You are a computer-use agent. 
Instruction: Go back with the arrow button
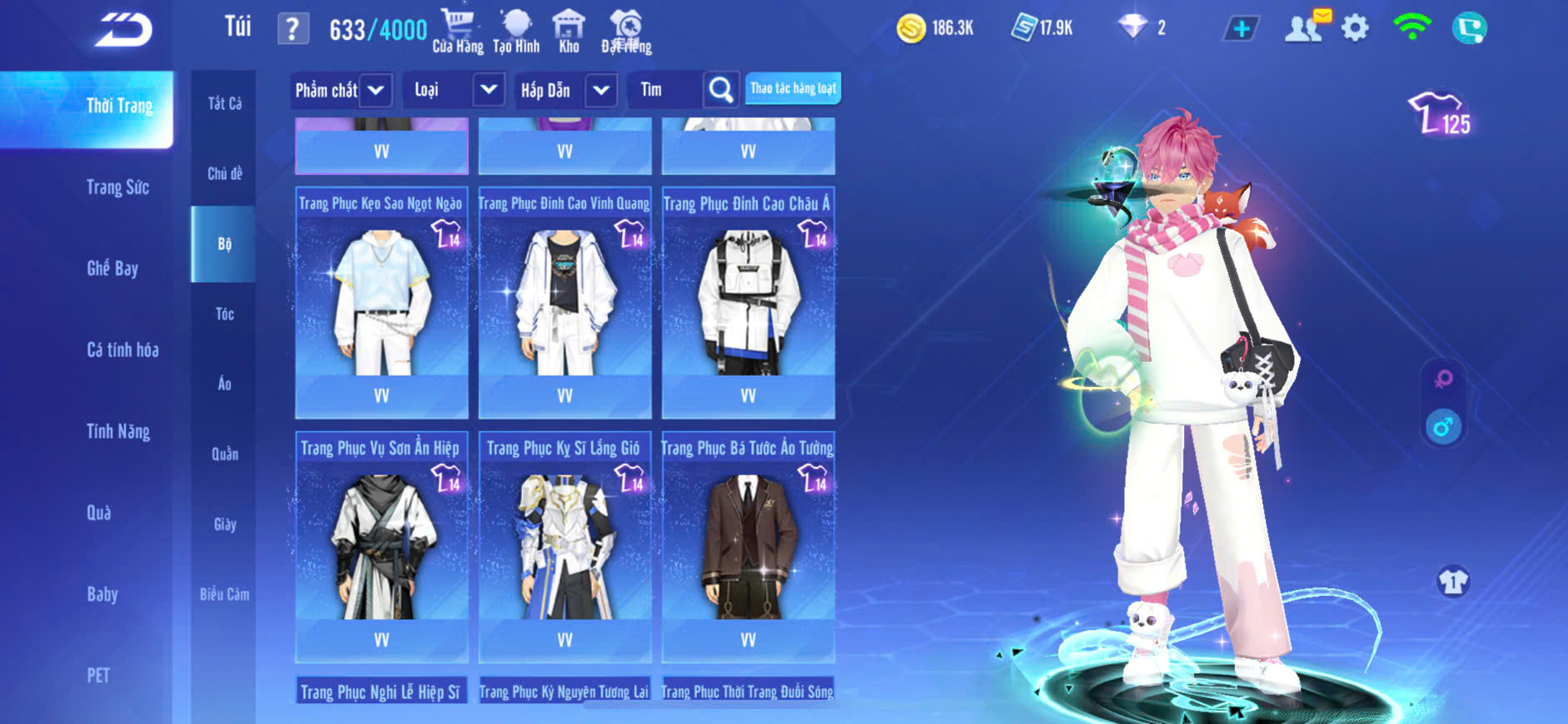tap(123, 30)
